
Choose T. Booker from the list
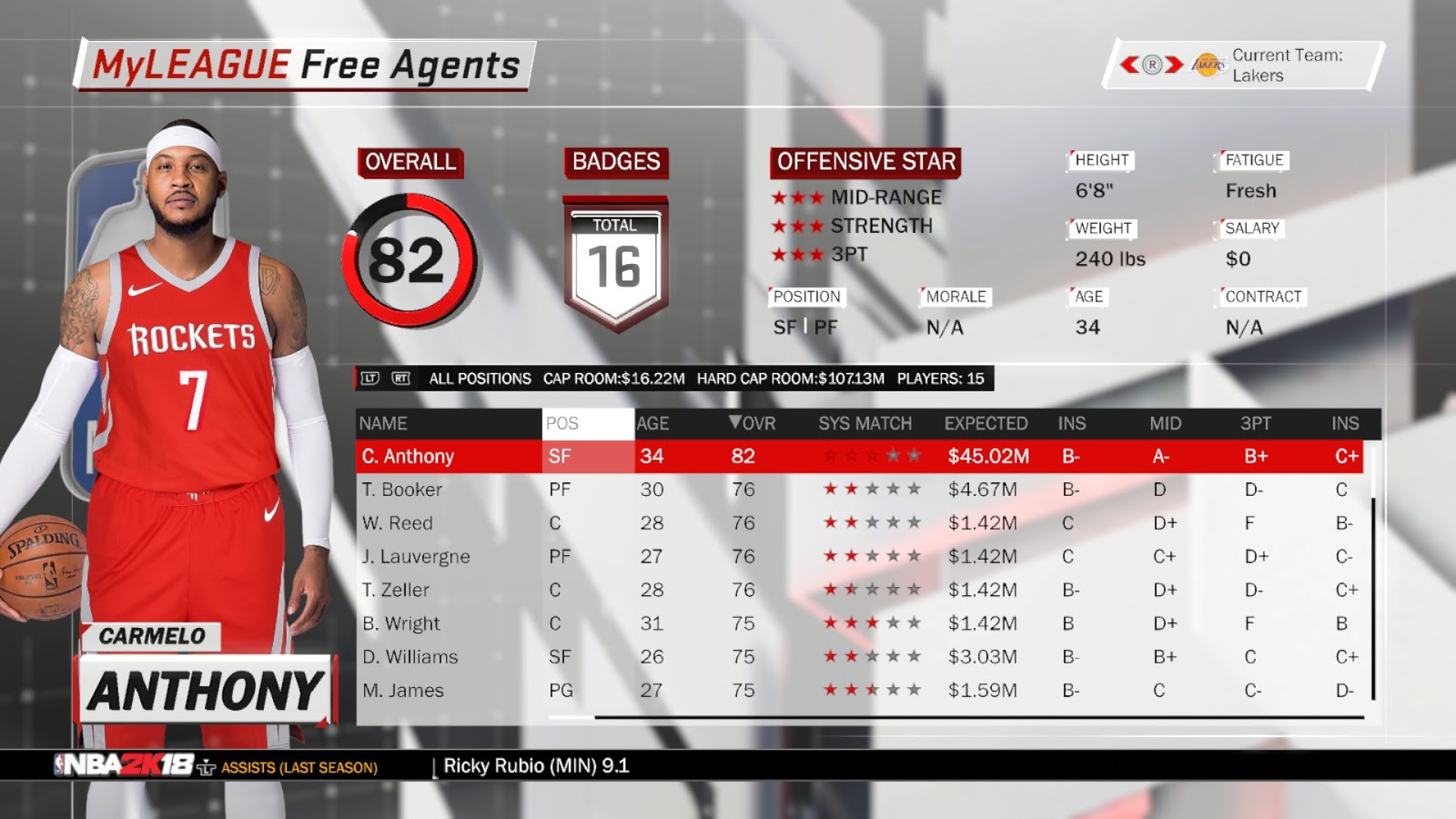(x=401, y=490)
